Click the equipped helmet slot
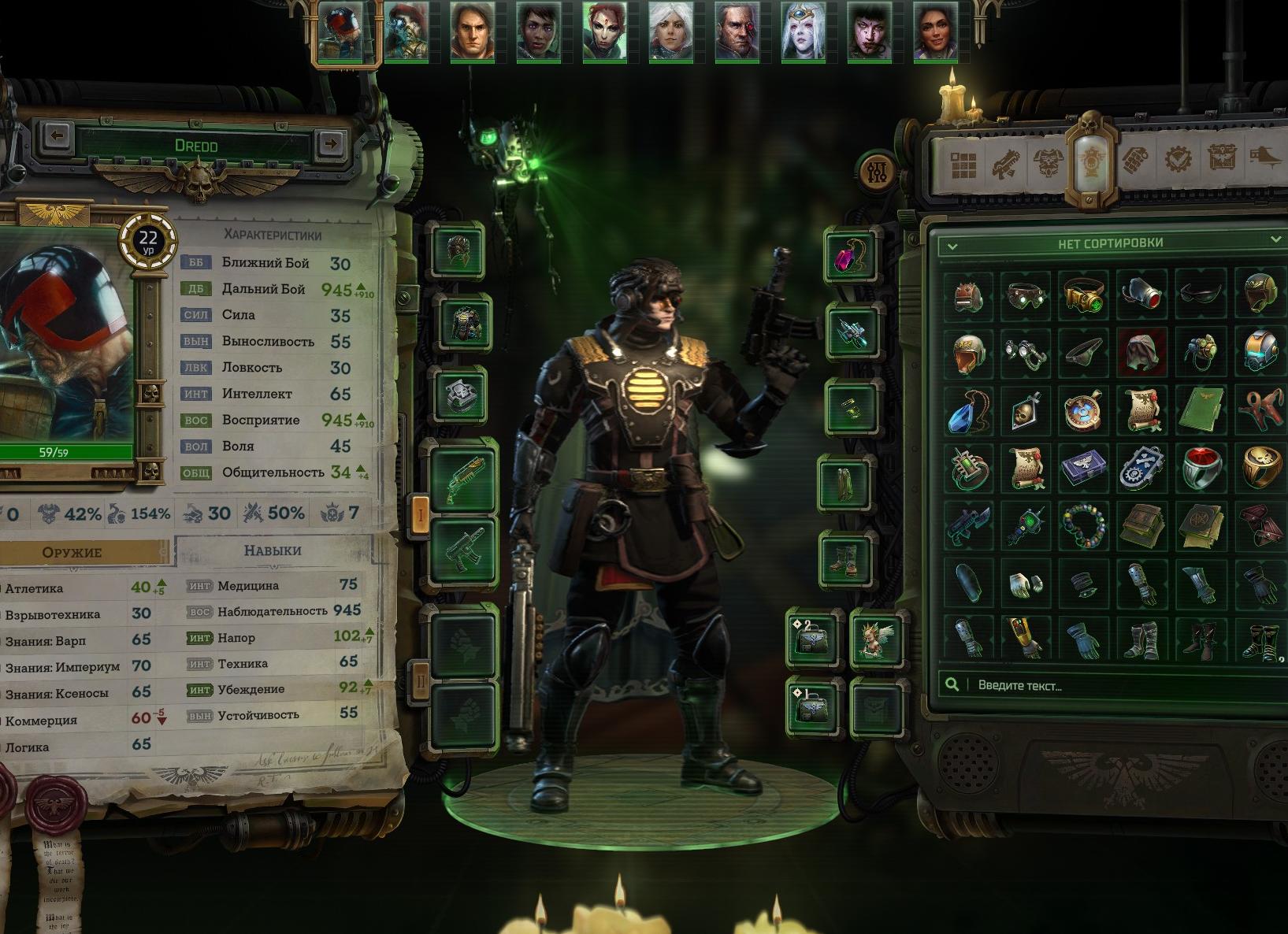The image size is (1288, 934). pyautogui.click(x=458, y=251)
